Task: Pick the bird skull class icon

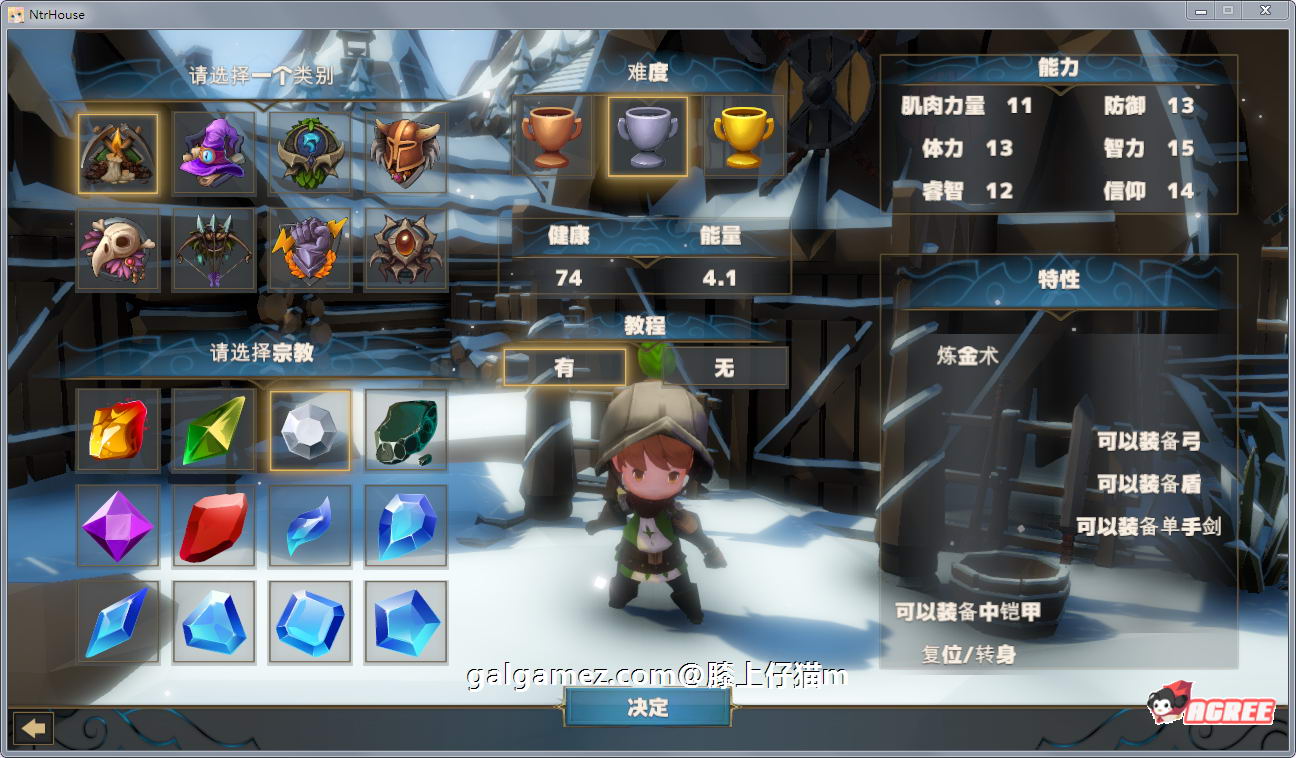Action: tap(118, 249)
